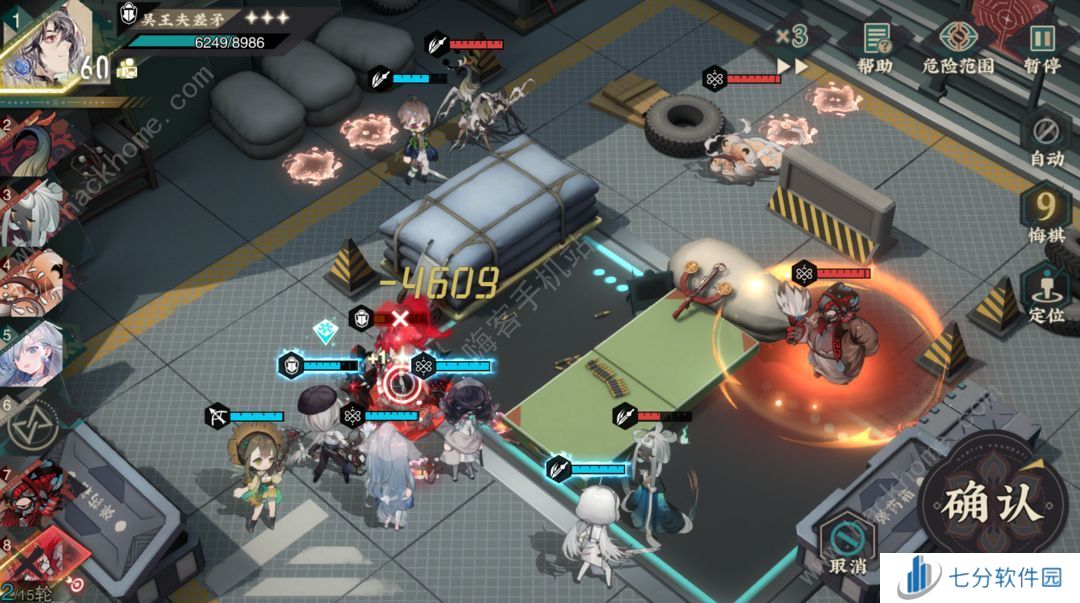
Task: Select turn-order portrait number 8
Action: point(36,557)
